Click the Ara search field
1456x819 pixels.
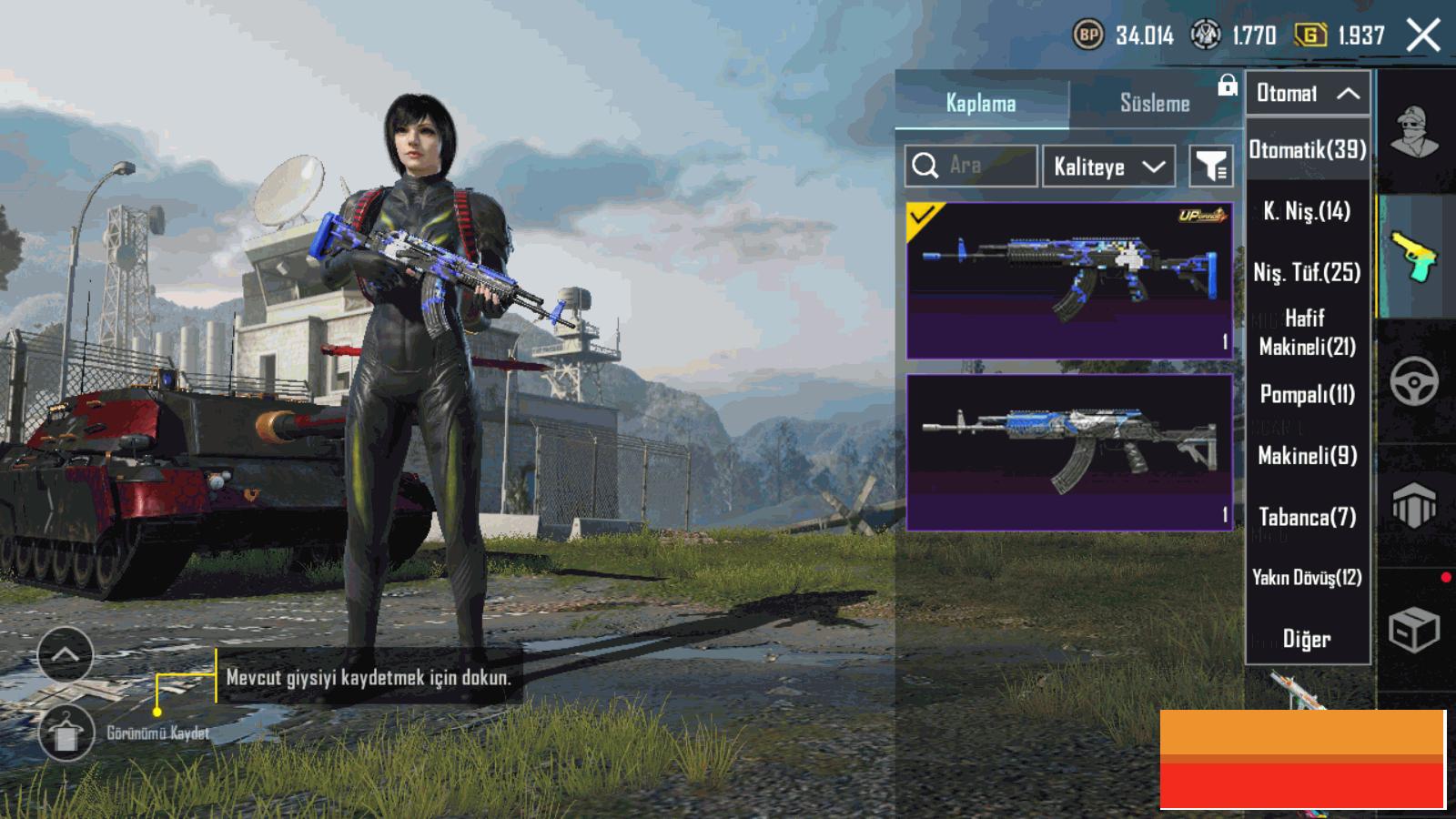pos(971,166)
